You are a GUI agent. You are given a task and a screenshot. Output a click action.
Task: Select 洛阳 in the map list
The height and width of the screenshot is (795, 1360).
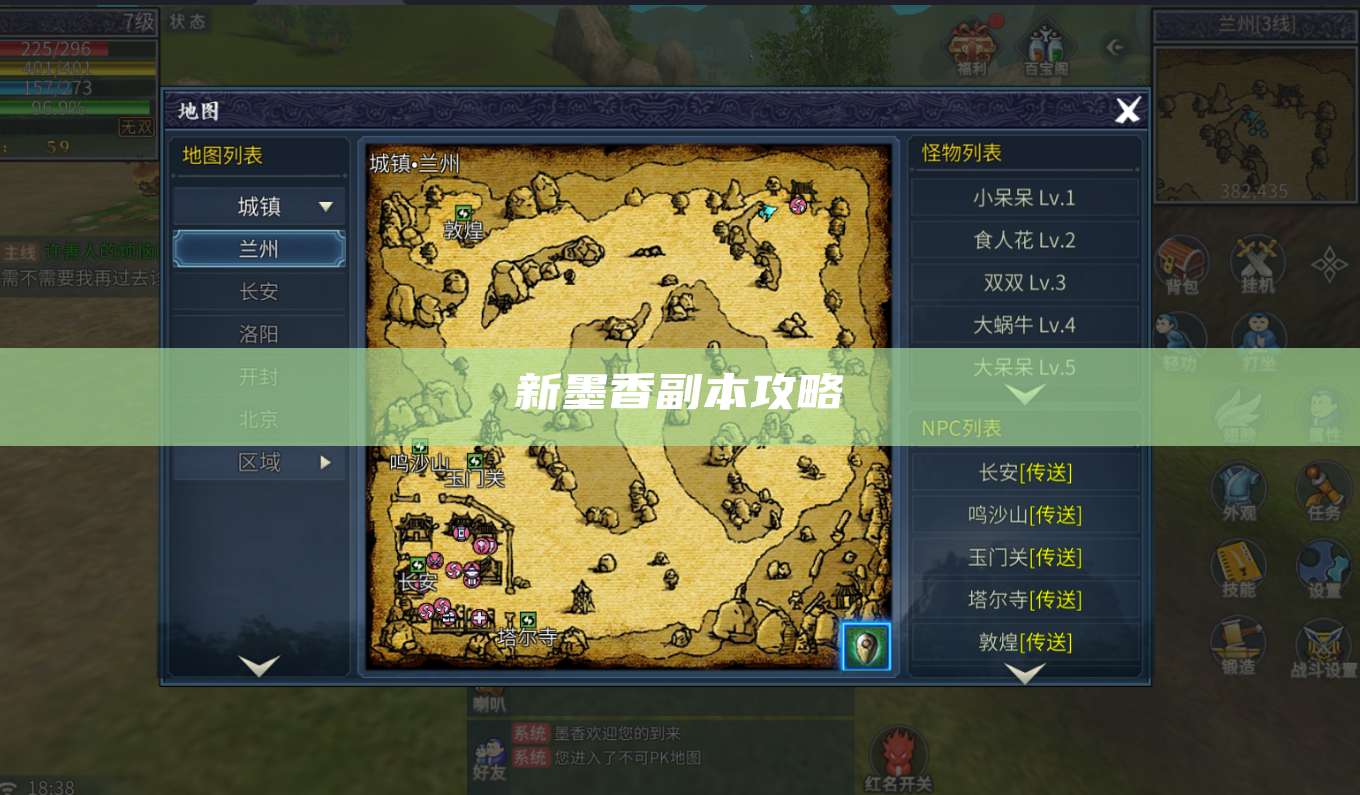pos(258,333)
